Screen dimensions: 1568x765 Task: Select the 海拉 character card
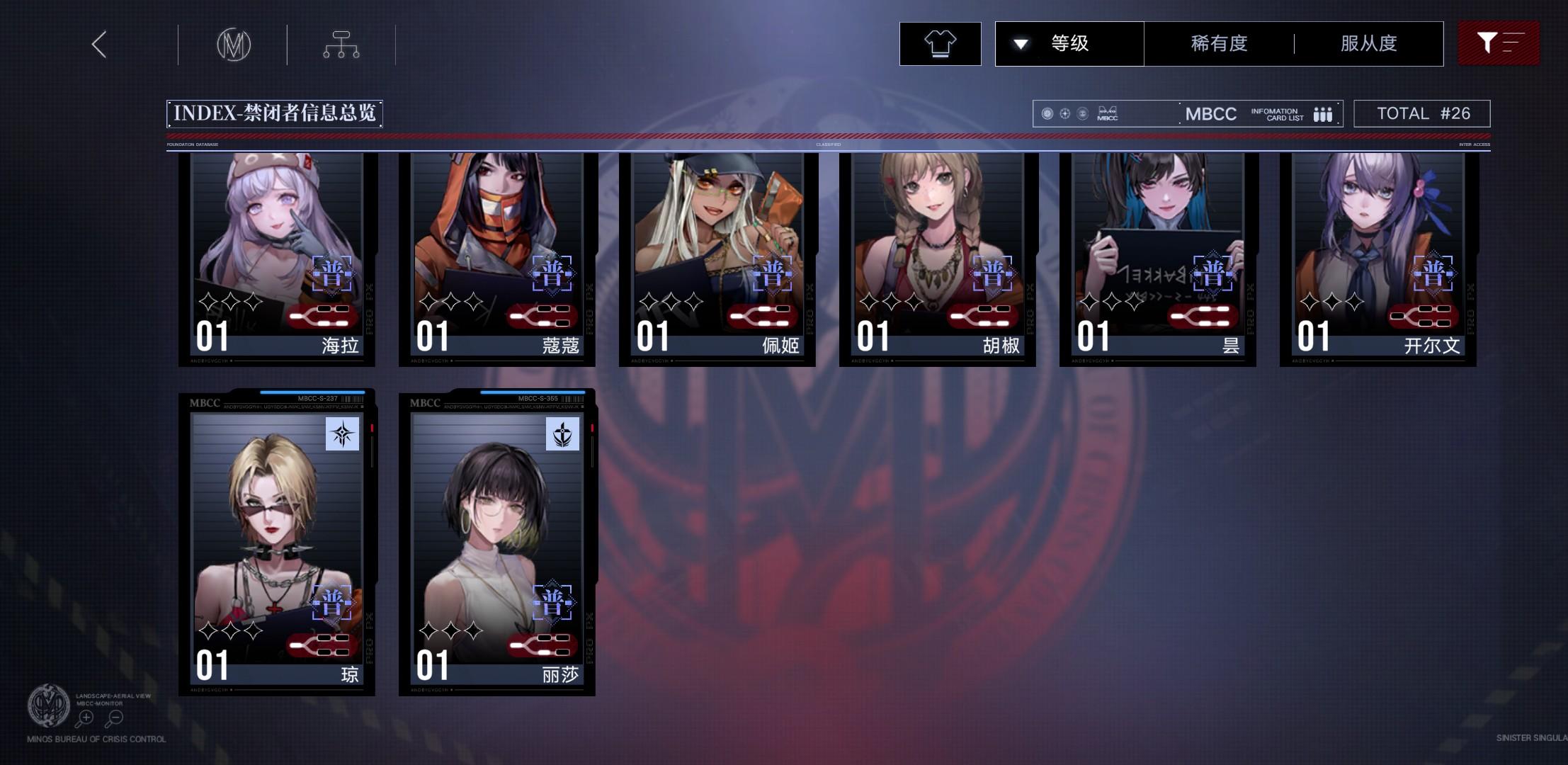click(x=277, y=259)
